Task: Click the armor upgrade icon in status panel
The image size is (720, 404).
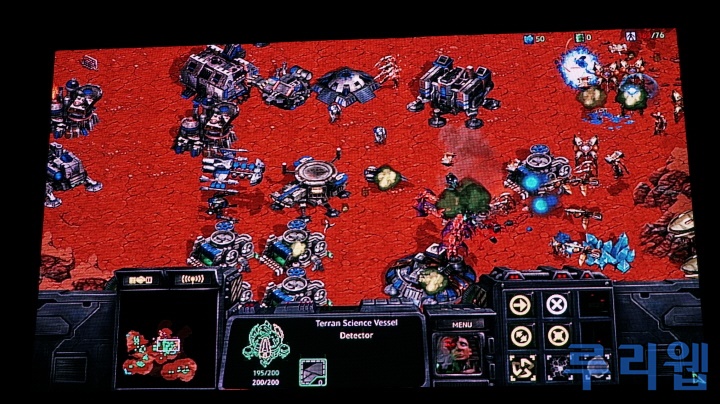Action: (312, 372)
